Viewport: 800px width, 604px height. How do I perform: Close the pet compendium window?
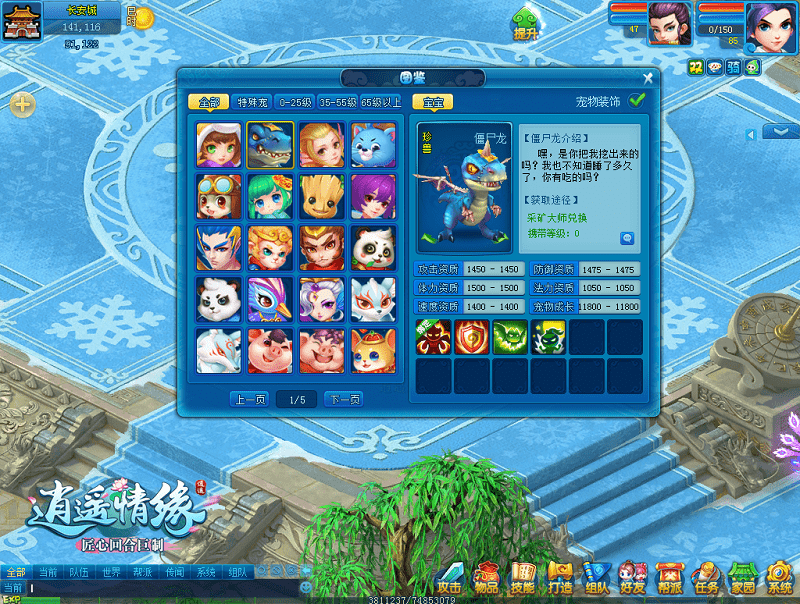pos(648,78)
